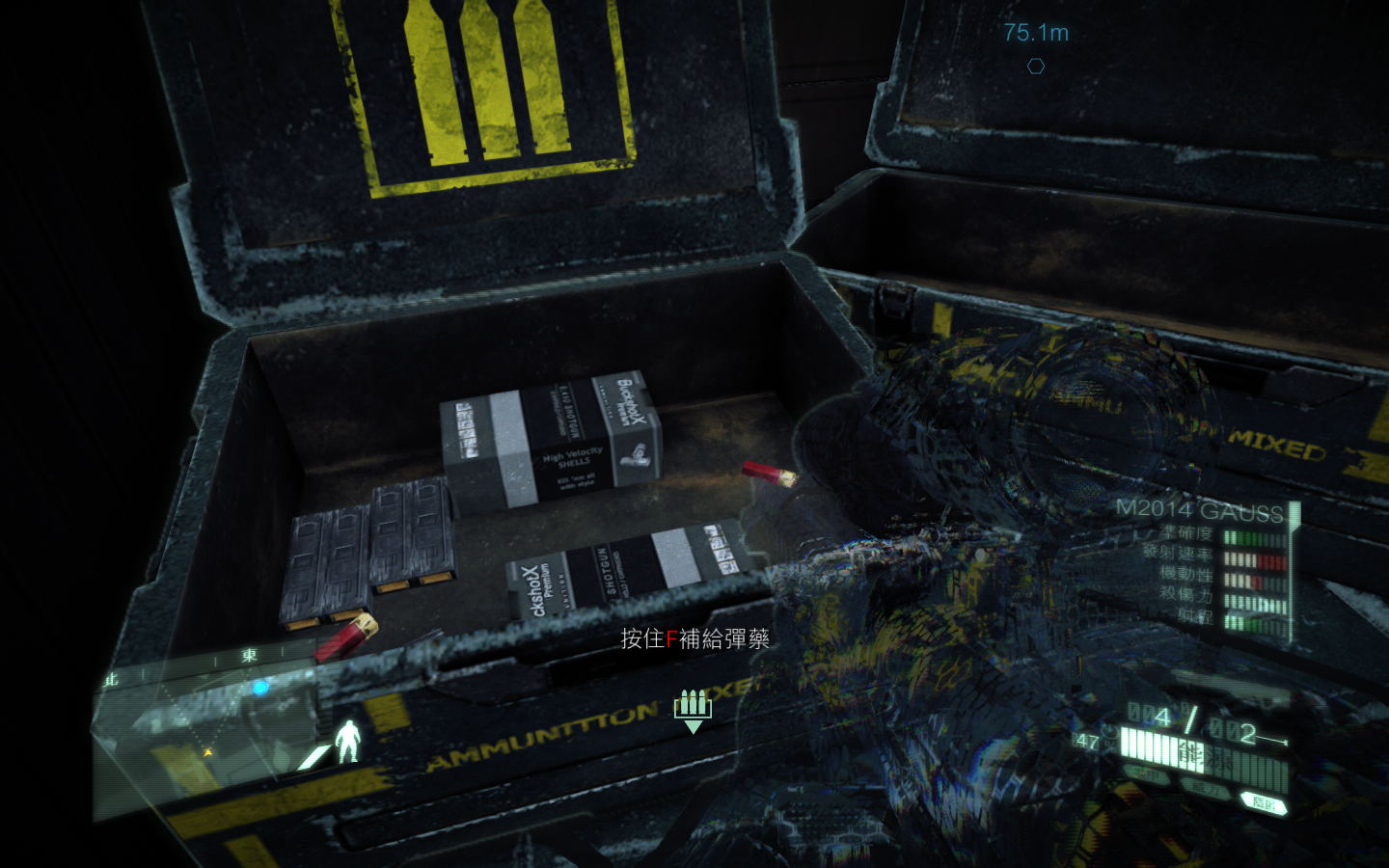Click the green ammo resupply bullets icon
The height and width of the screenshot is (868, 1389).
click(x=691, y=701)
